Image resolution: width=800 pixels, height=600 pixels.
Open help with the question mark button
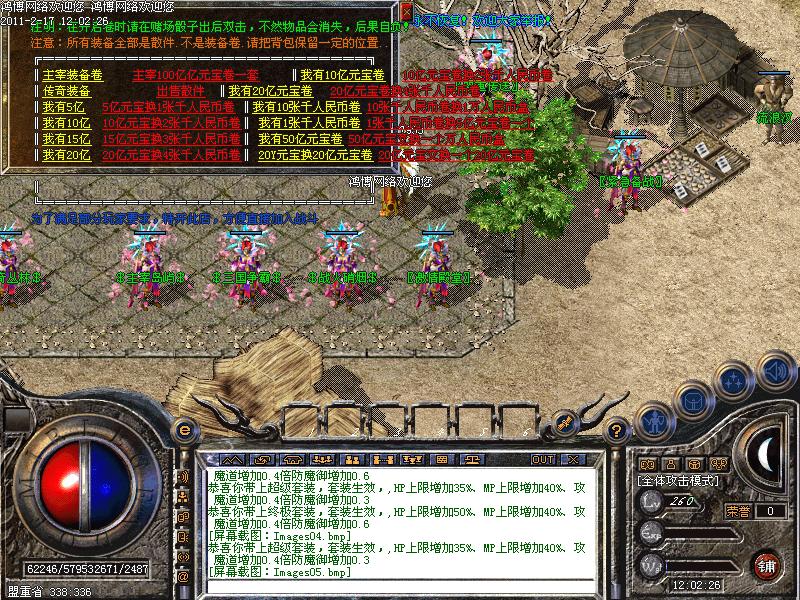[618, 431]
